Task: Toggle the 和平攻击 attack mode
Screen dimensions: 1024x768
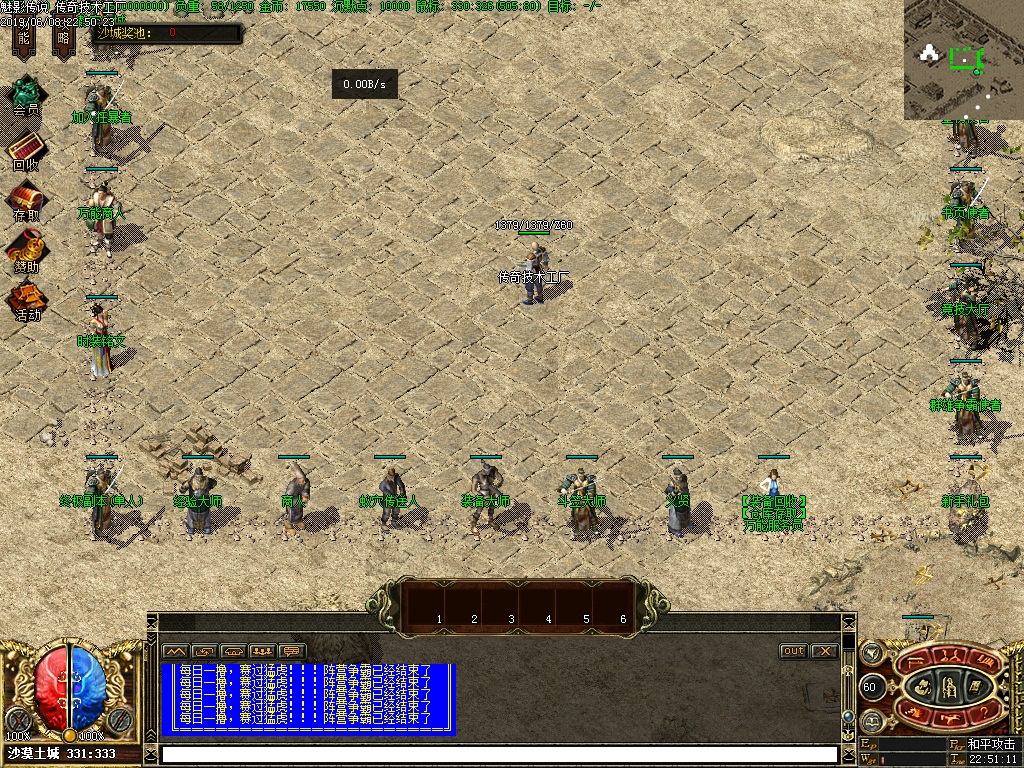Action: click(991, 744)
